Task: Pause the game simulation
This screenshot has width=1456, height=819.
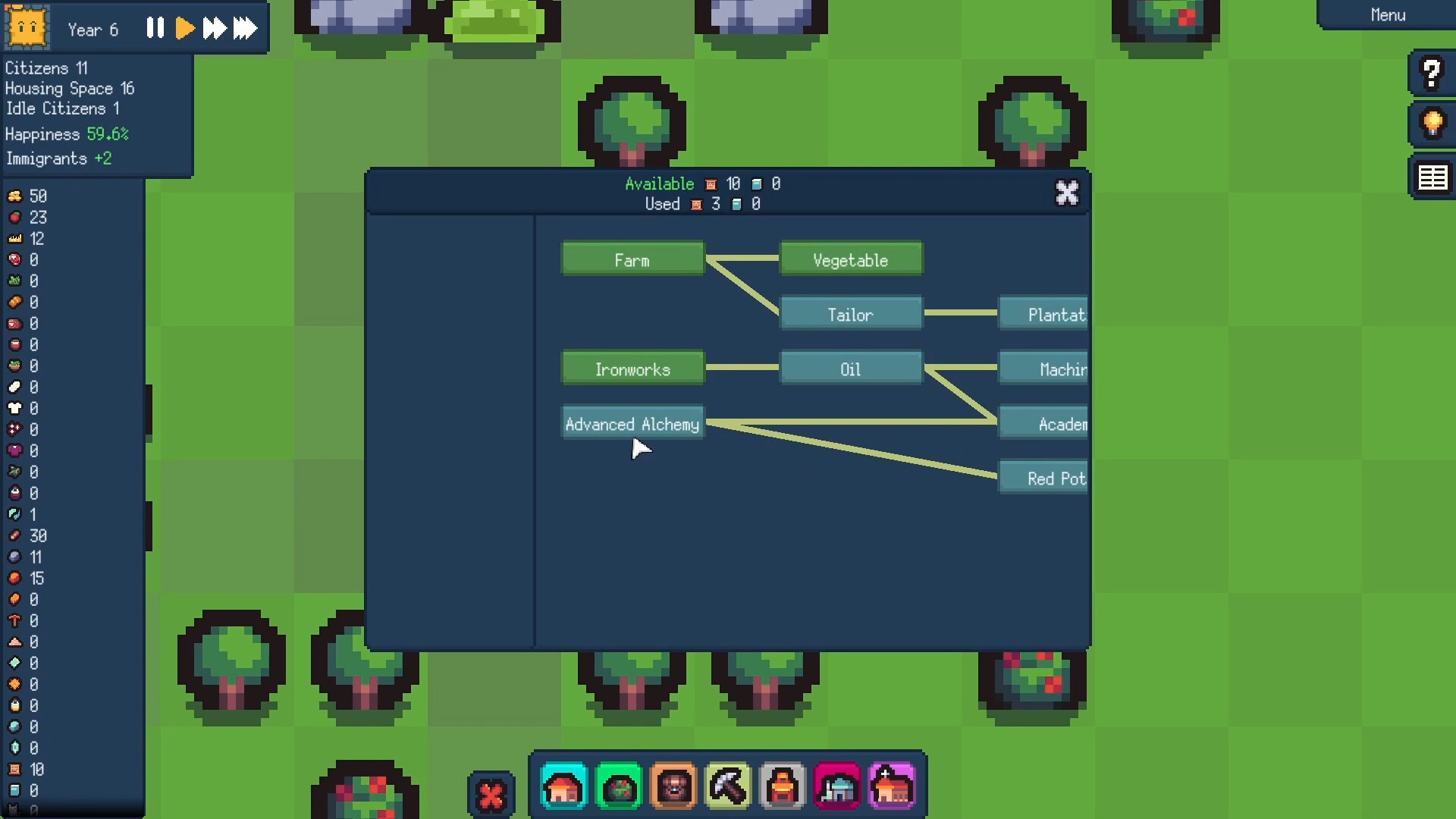Action: (x=155, y=28)
